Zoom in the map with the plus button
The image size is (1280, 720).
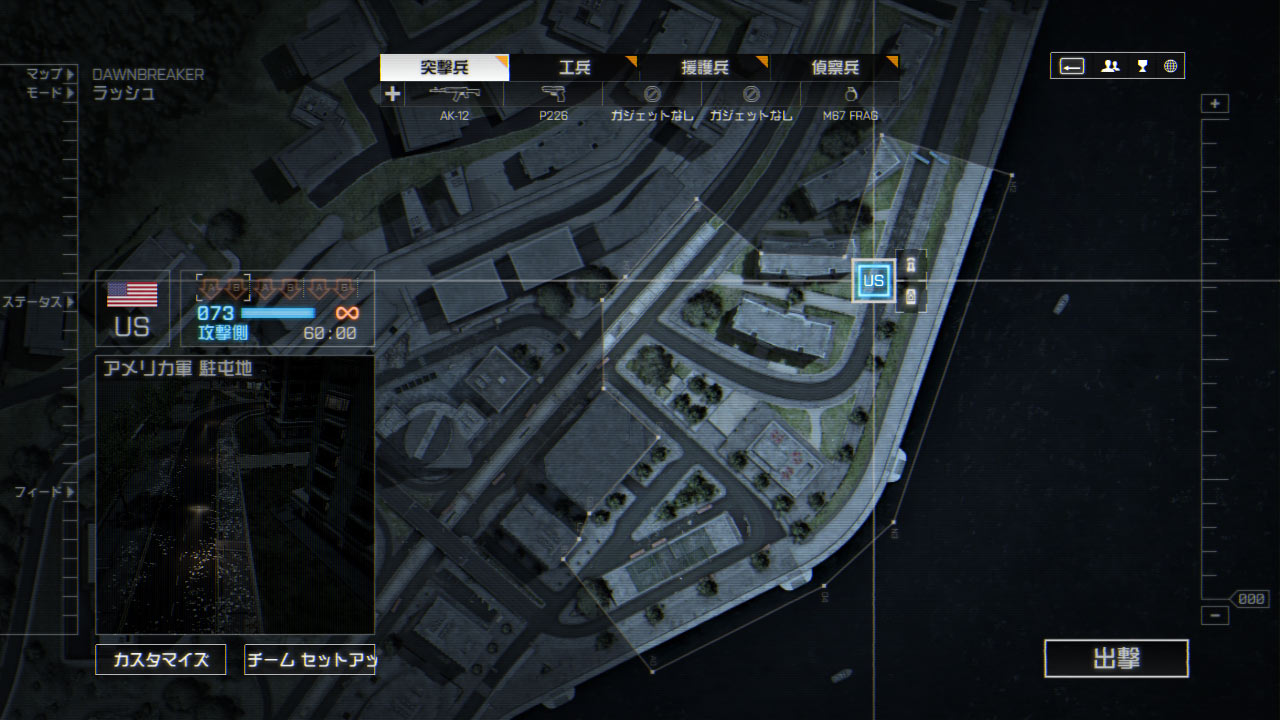1215,104
